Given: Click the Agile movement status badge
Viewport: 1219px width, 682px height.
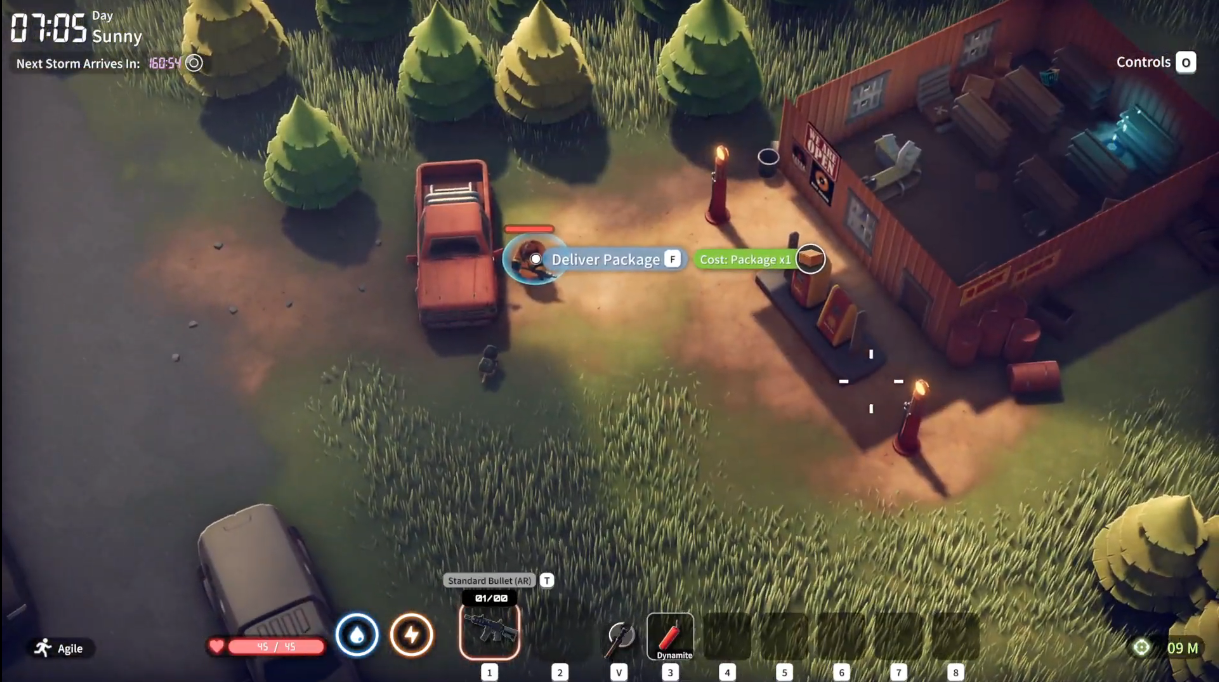Looking at the screenshot, I should (x=59, y=648).
